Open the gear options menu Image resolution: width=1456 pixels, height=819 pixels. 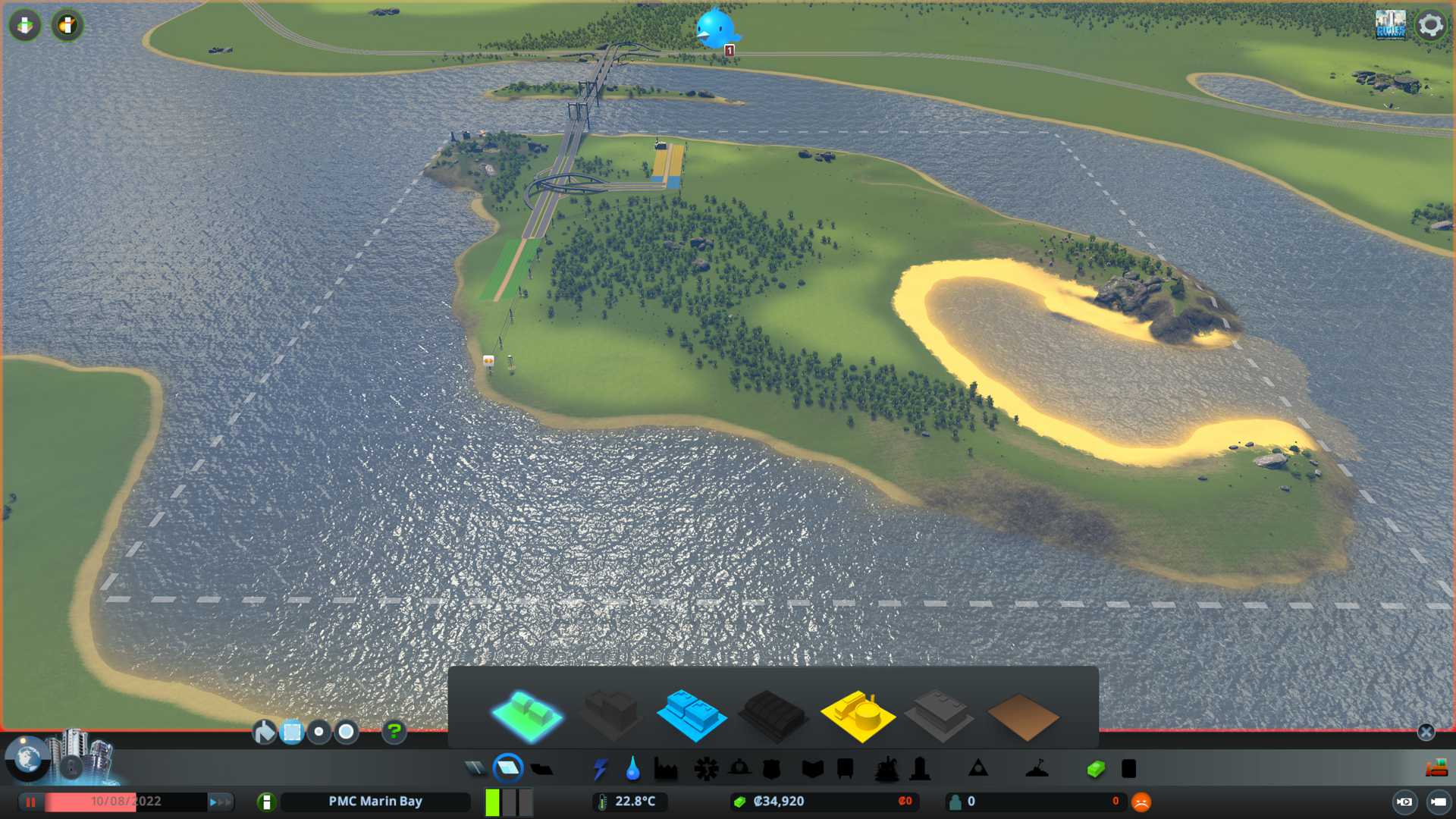pos(1430,25)
